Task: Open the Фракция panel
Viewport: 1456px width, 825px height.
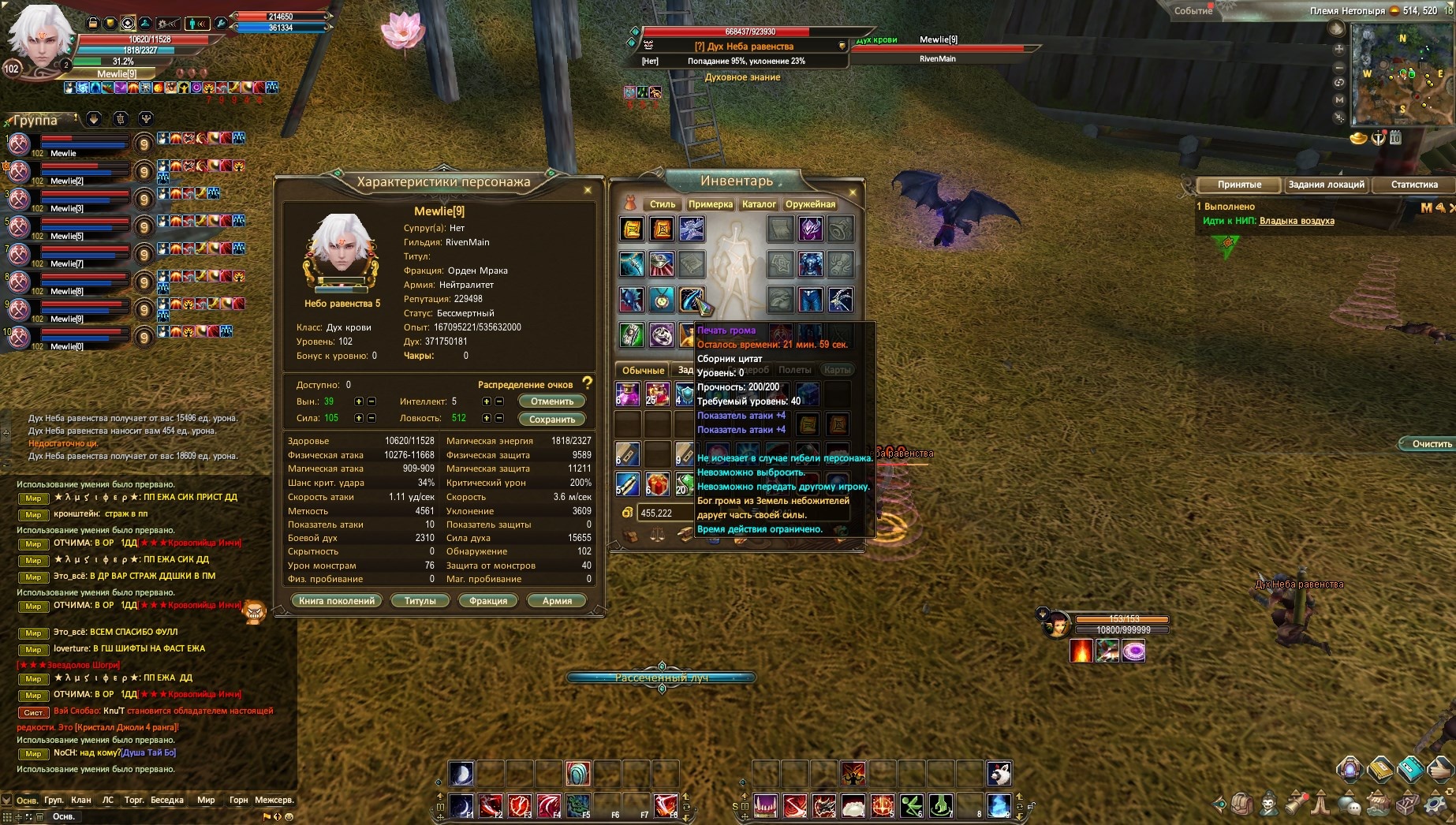Action: (x=488, y=601)
